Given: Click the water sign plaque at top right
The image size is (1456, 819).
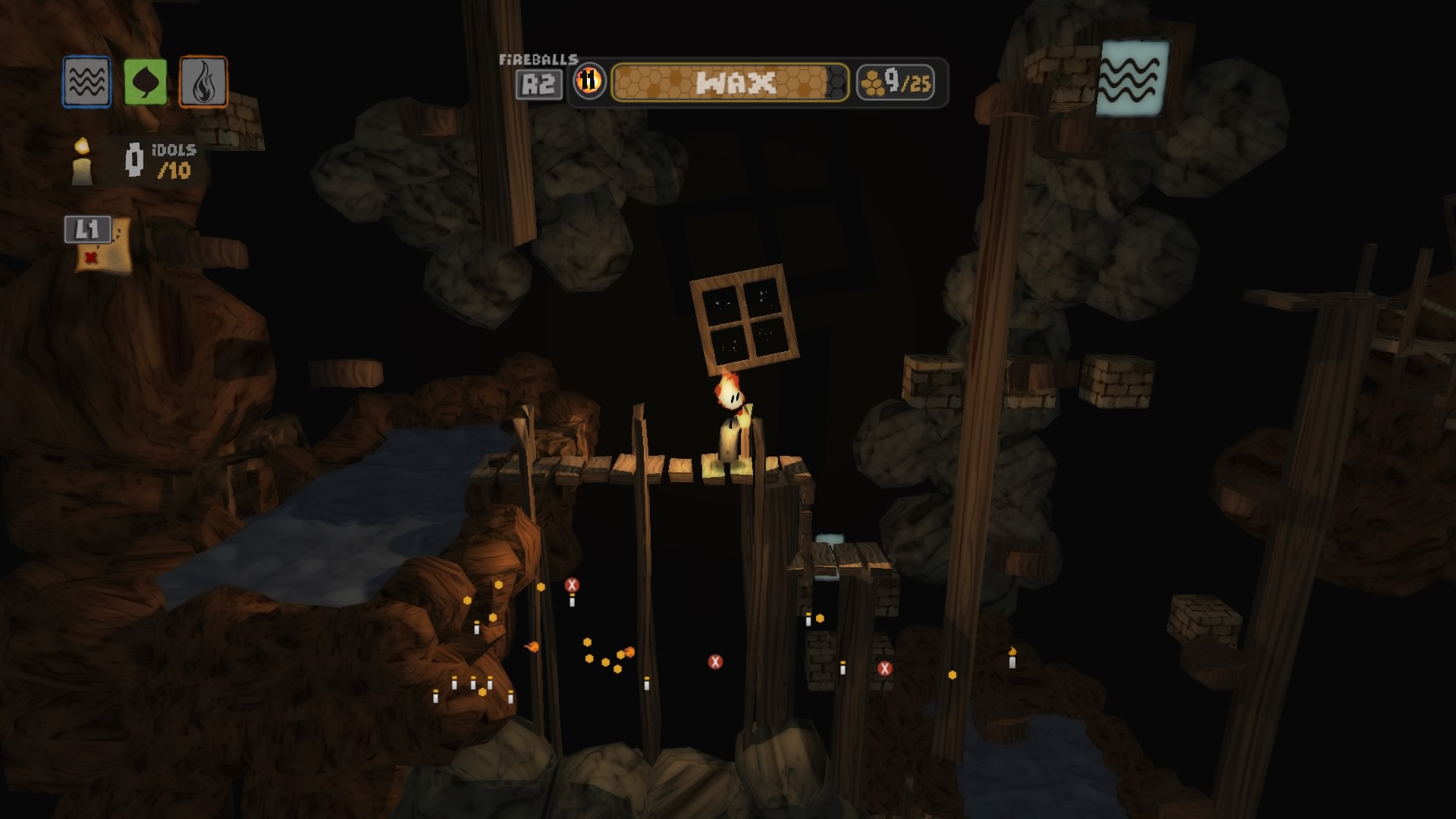Looking at the screenshot, I should [x=1131, y=77].
